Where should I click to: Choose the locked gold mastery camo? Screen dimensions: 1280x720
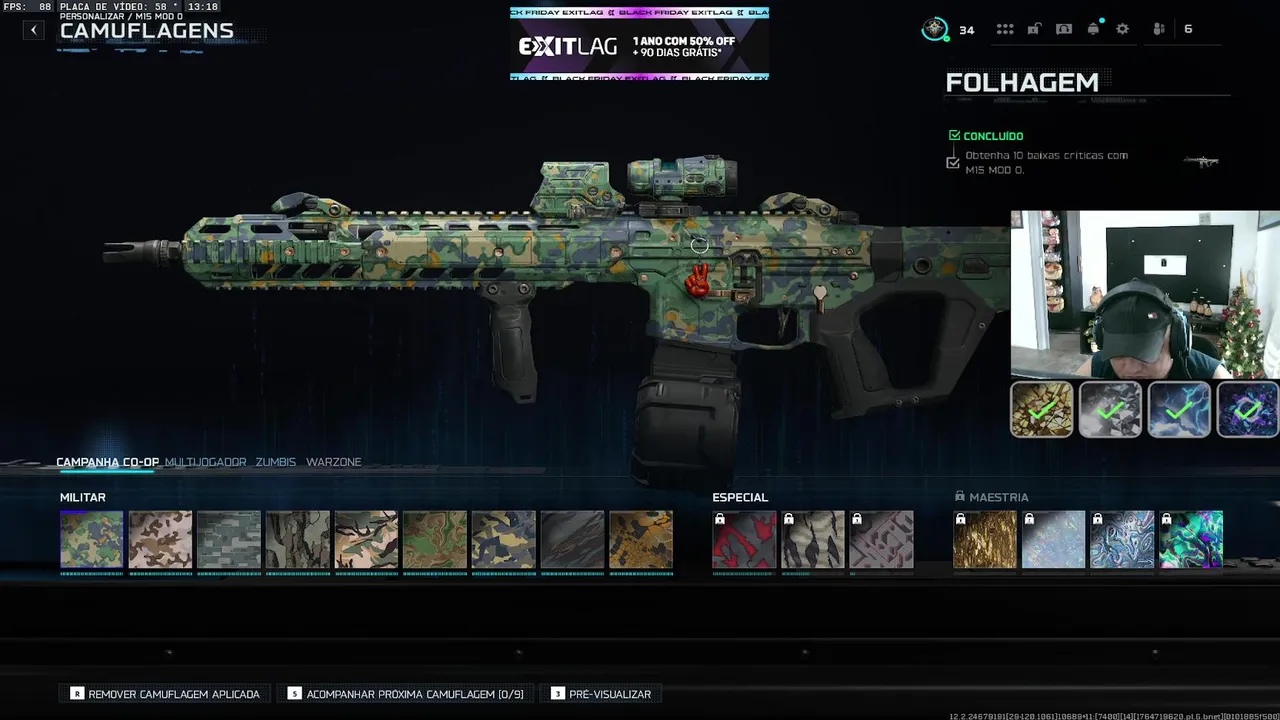pyautogui.click(x=985, y=540)
